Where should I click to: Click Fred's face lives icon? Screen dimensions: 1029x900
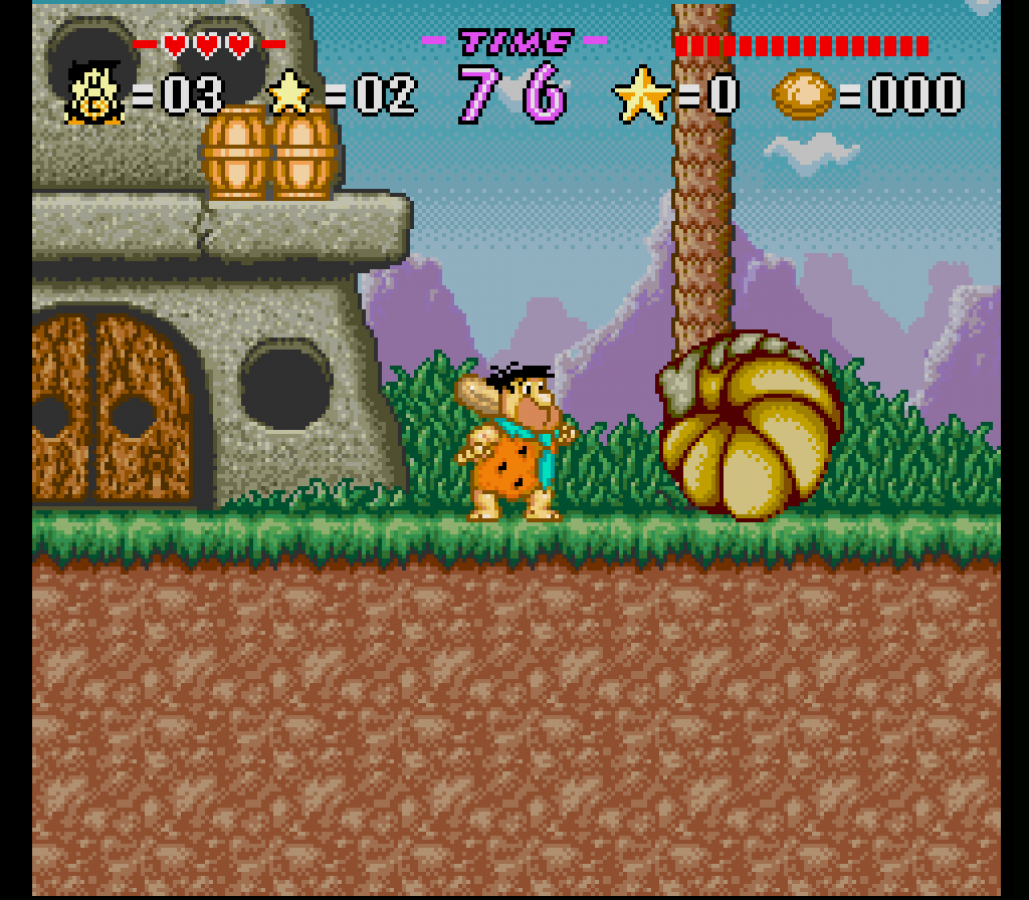94,94
